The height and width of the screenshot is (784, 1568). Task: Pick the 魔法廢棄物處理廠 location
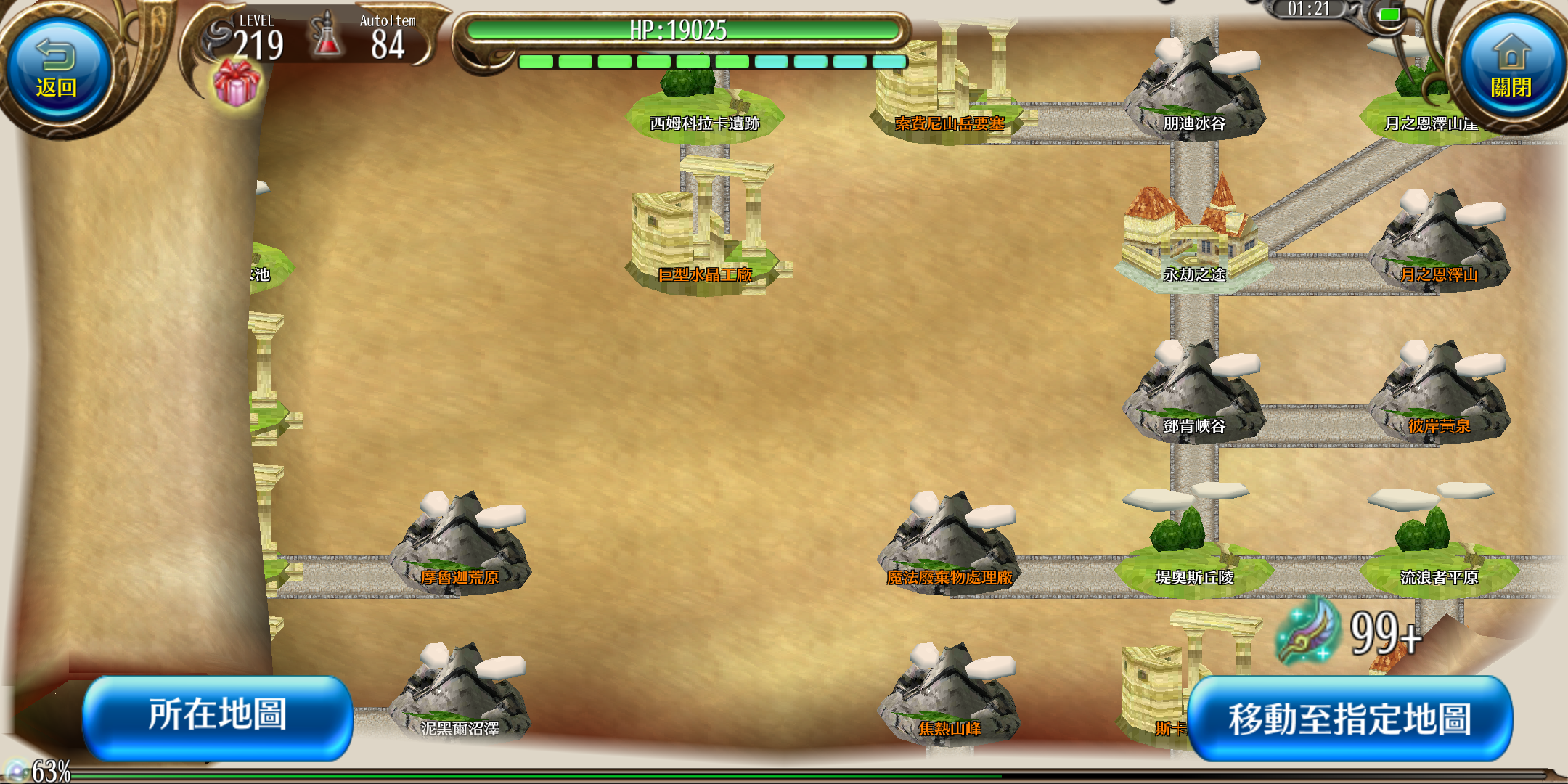coord(949,548)
